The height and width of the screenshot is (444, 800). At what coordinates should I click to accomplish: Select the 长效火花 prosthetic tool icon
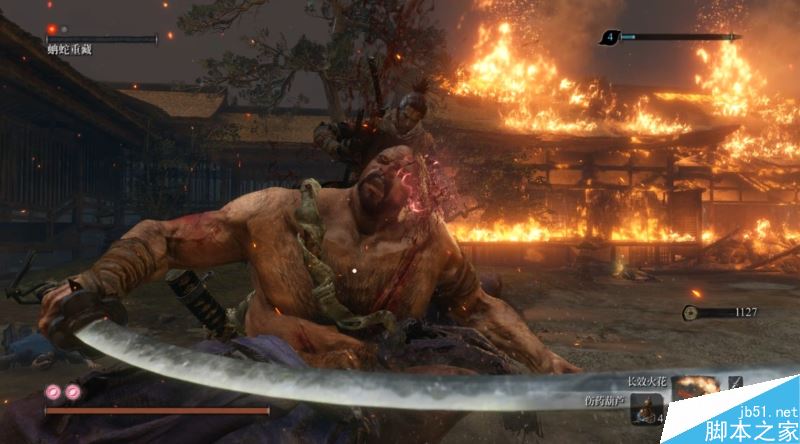click(695, 386)
